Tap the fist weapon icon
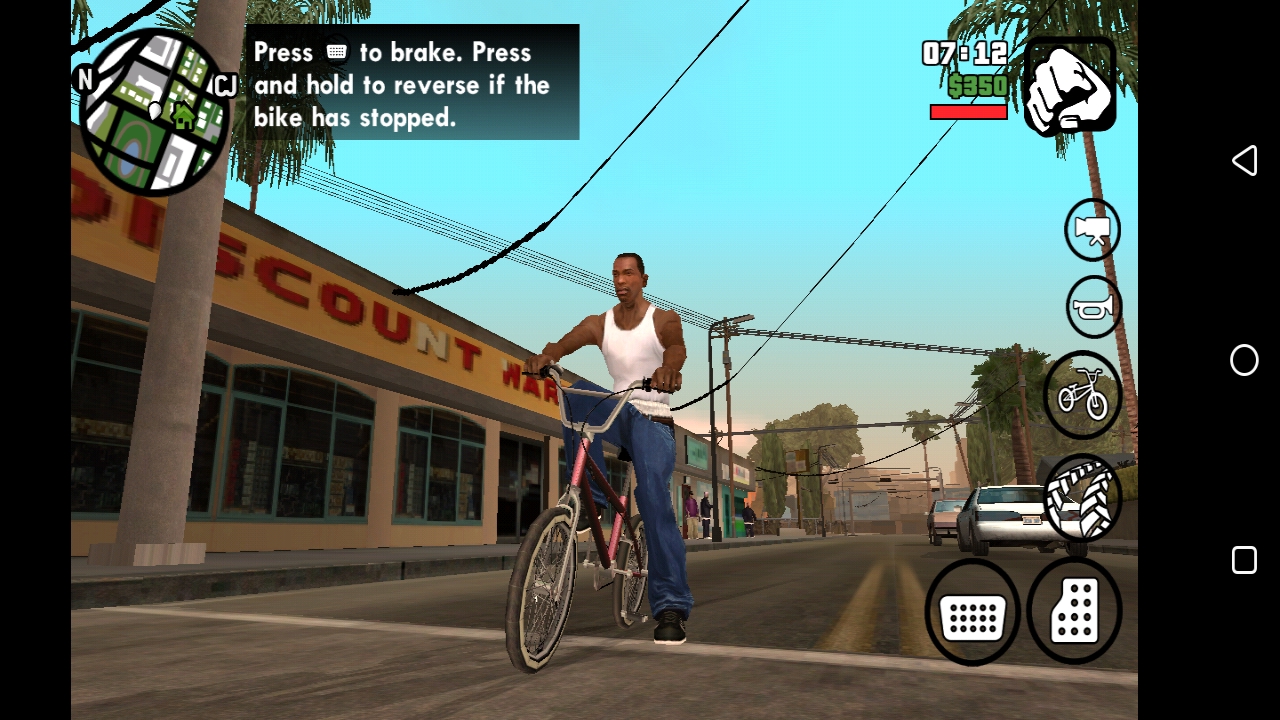 [1069, 85]
